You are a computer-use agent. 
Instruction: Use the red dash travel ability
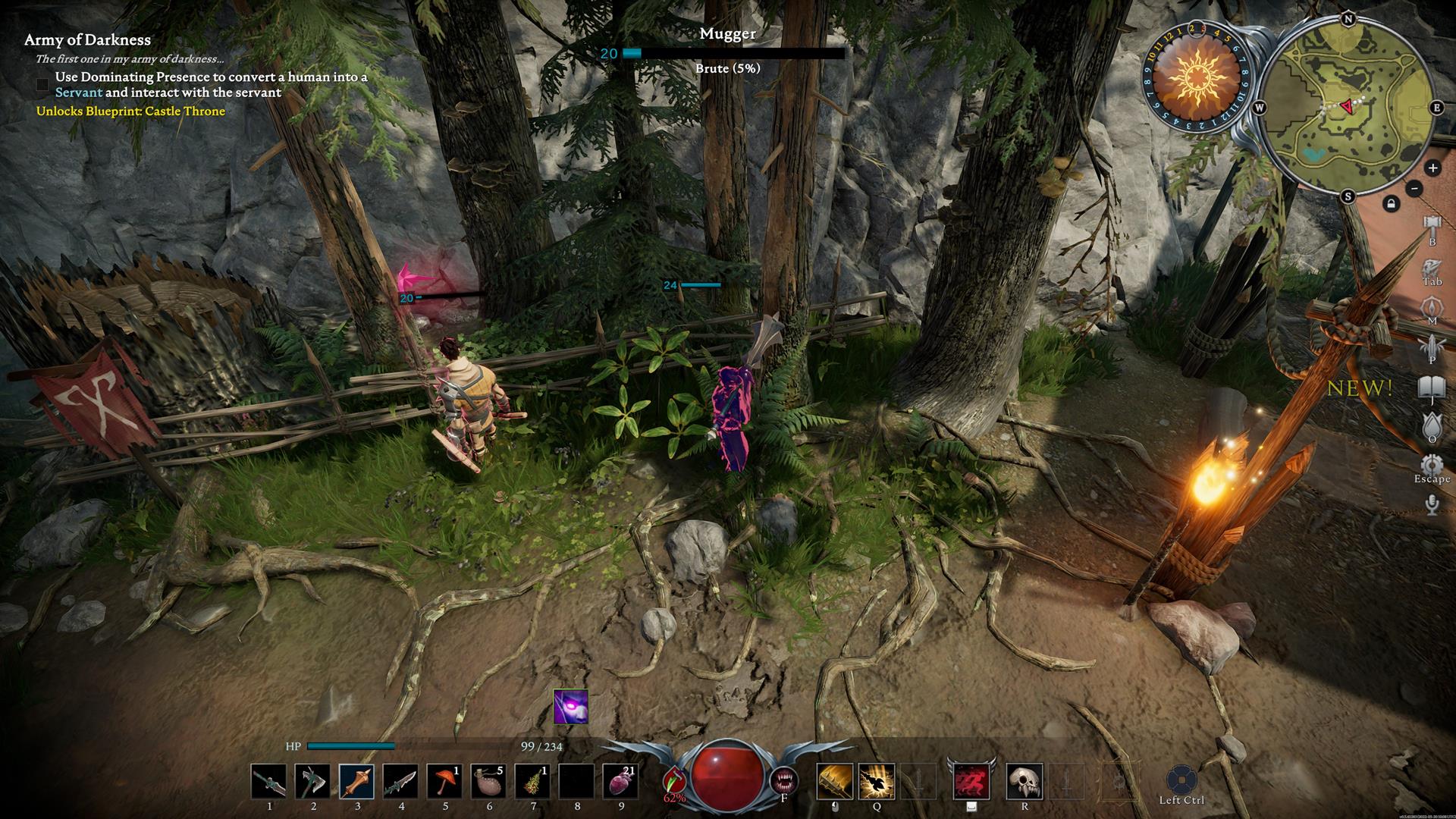971,782
